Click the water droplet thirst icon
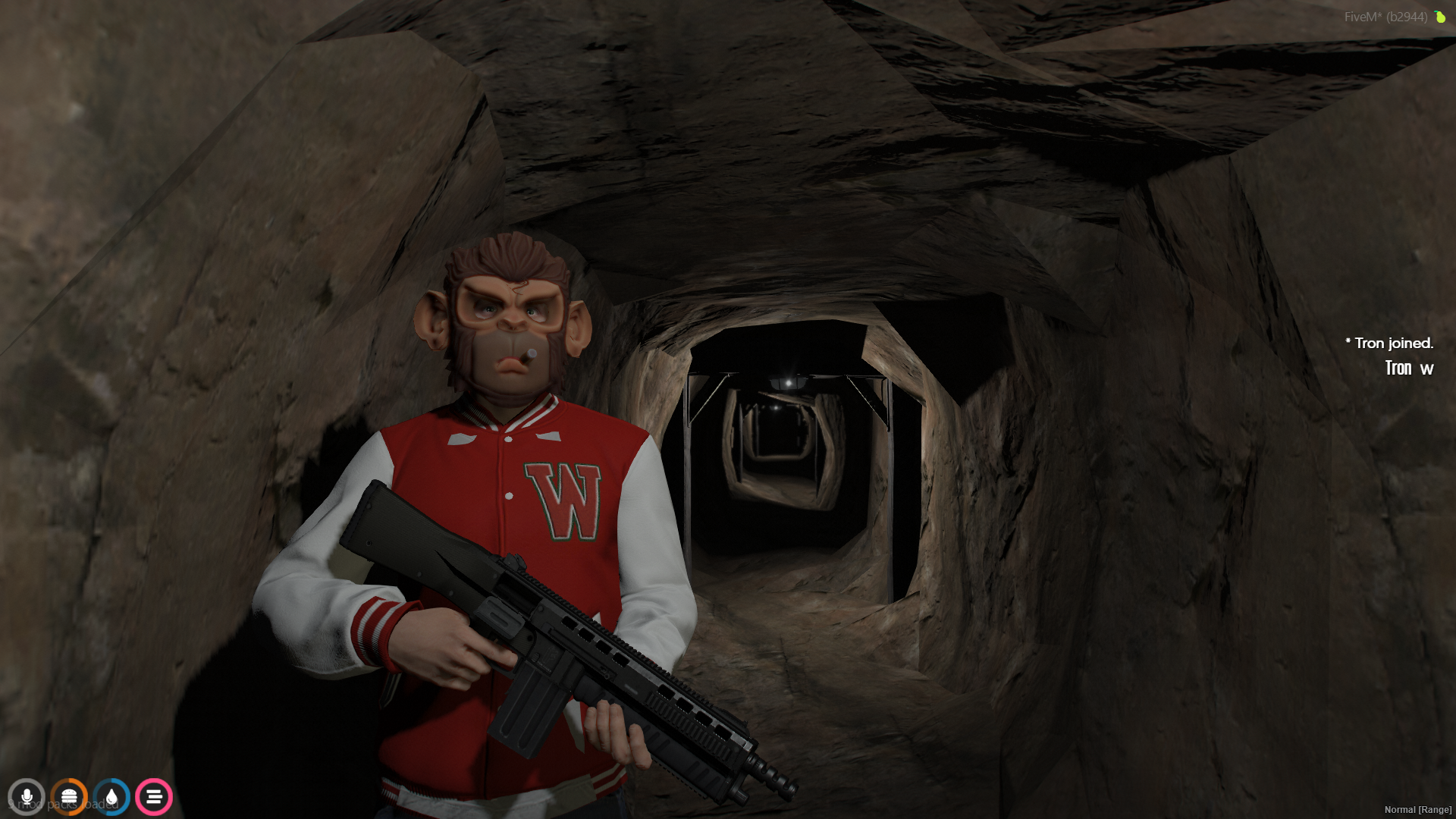 pos(111,797)
